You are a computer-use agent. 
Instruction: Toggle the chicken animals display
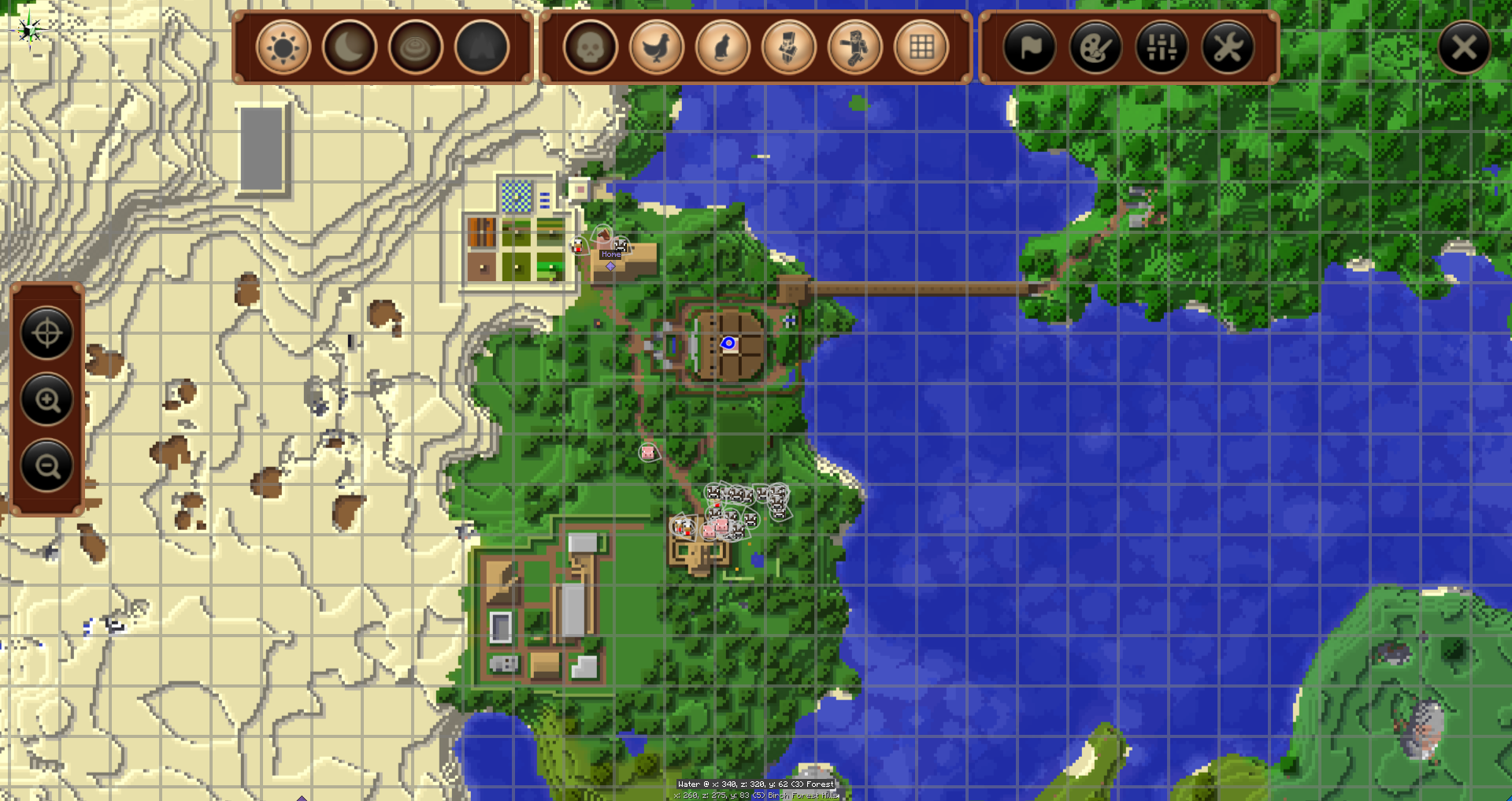pyautogui.click(x=657, y=48)
